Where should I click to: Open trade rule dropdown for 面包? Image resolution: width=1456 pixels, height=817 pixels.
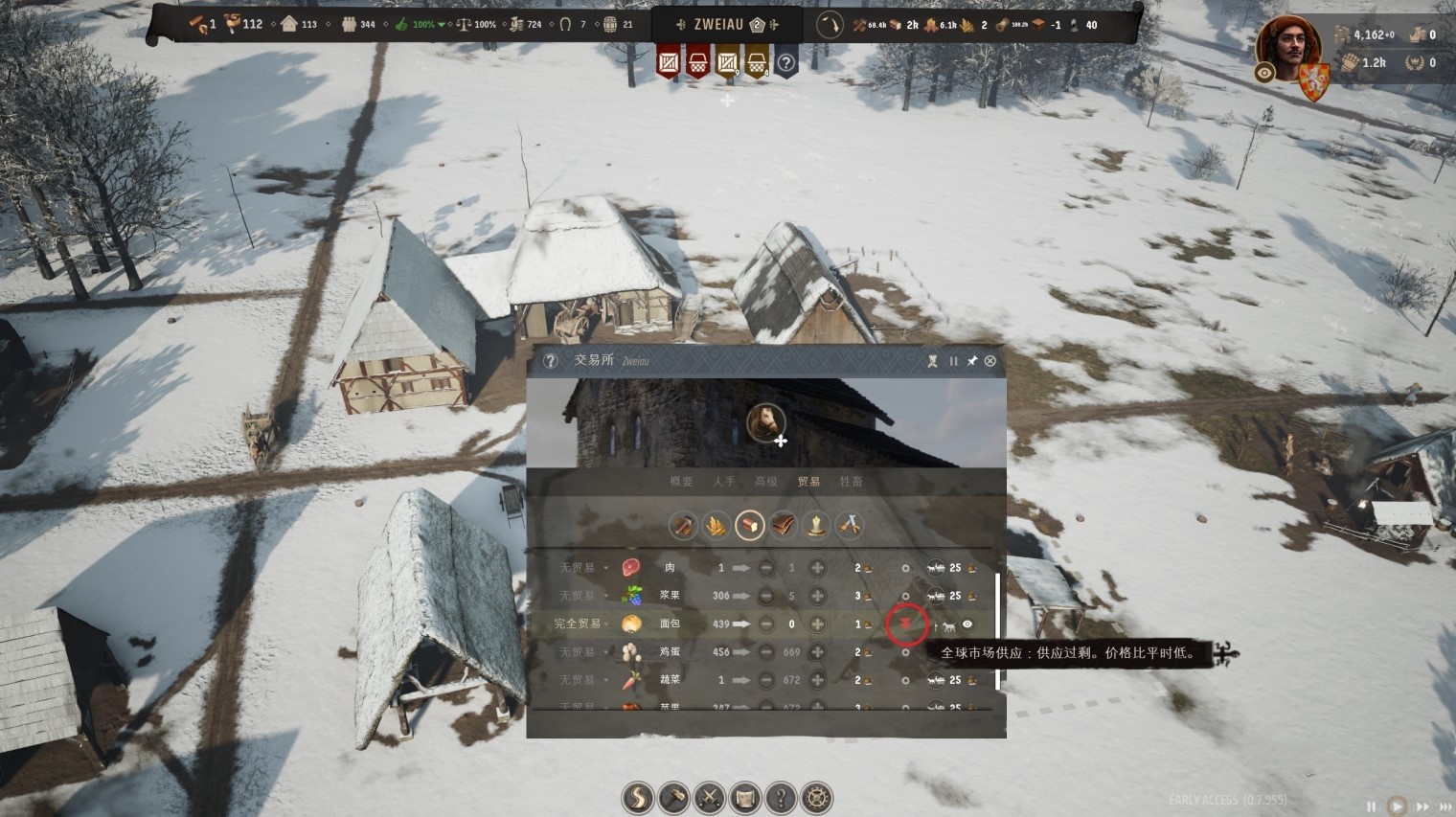pos(580,624)
